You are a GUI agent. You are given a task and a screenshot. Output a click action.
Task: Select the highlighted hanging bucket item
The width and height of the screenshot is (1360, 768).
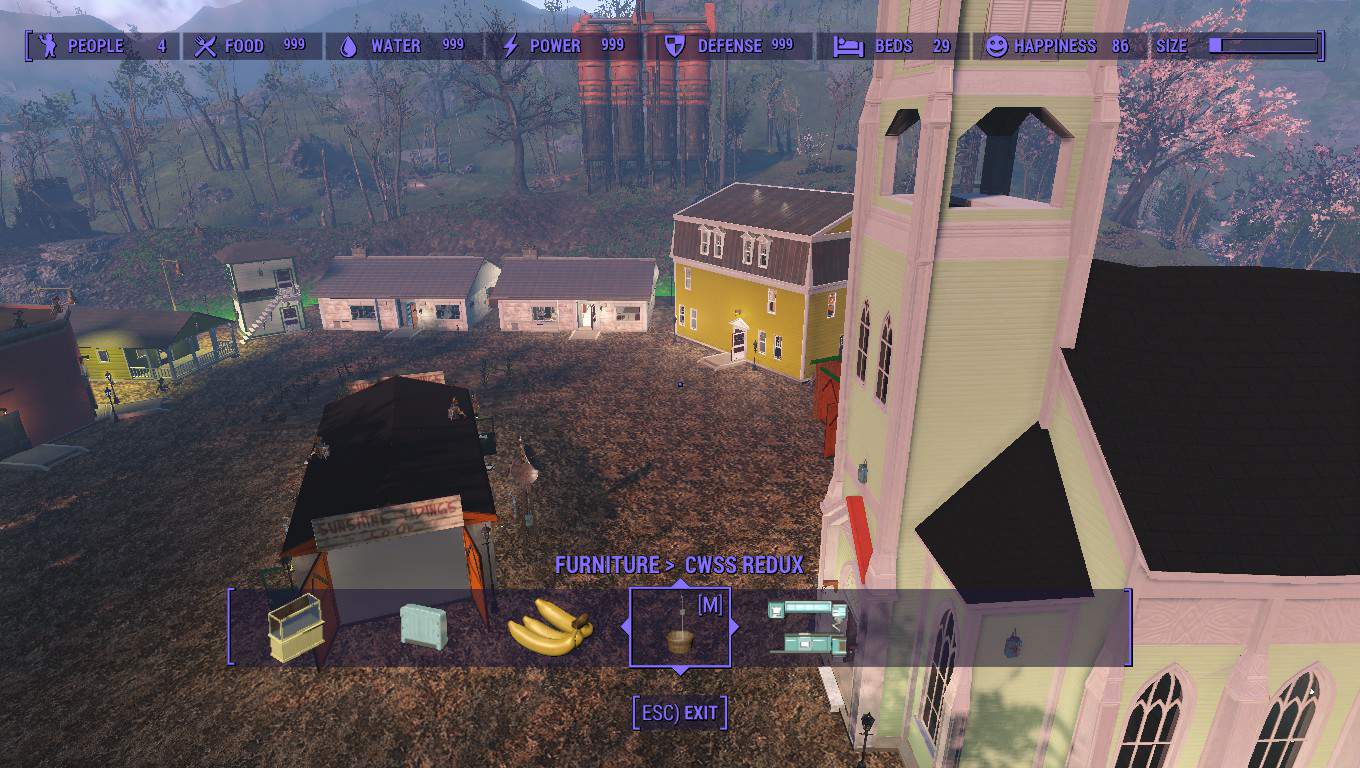pyautogui.click(x=680, y=628)
